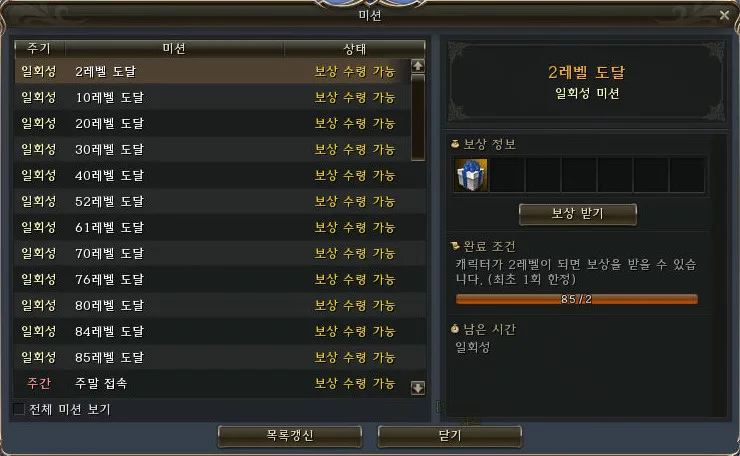Click the 보상 받기 reward button

tap(577, 214)
